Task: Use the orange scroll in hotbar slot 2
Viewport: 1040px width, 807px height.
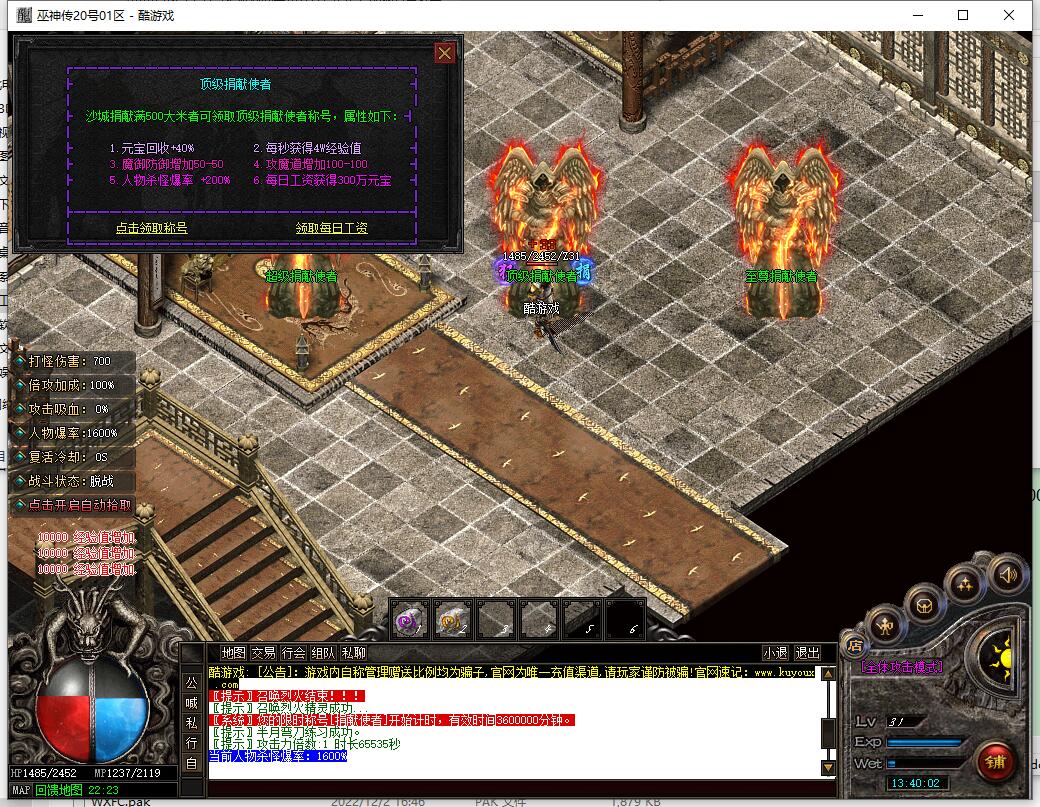Action: click(x=452, y=620)
